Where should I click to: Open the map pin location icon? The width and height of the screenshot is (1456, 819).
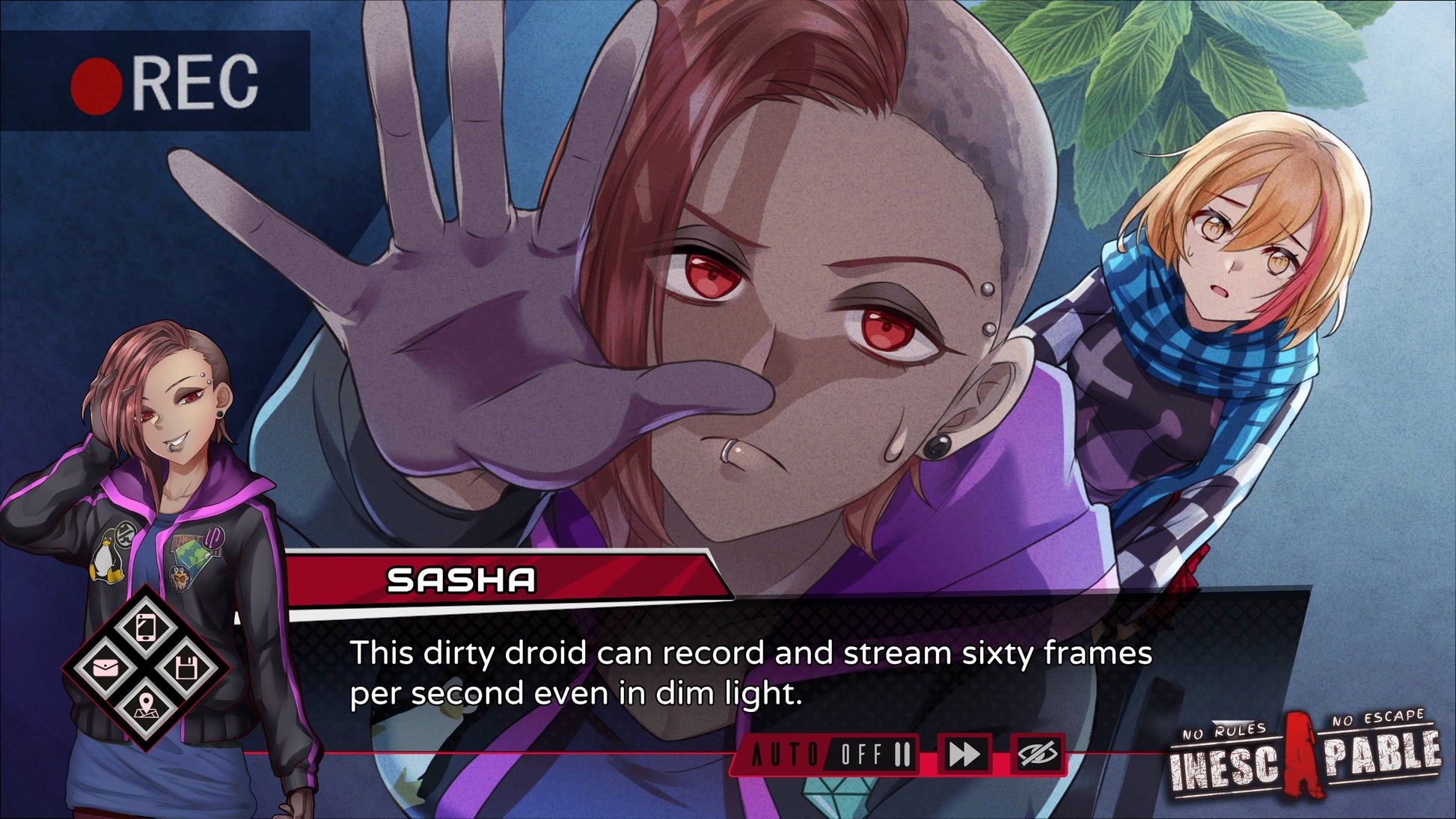[146, 705]
